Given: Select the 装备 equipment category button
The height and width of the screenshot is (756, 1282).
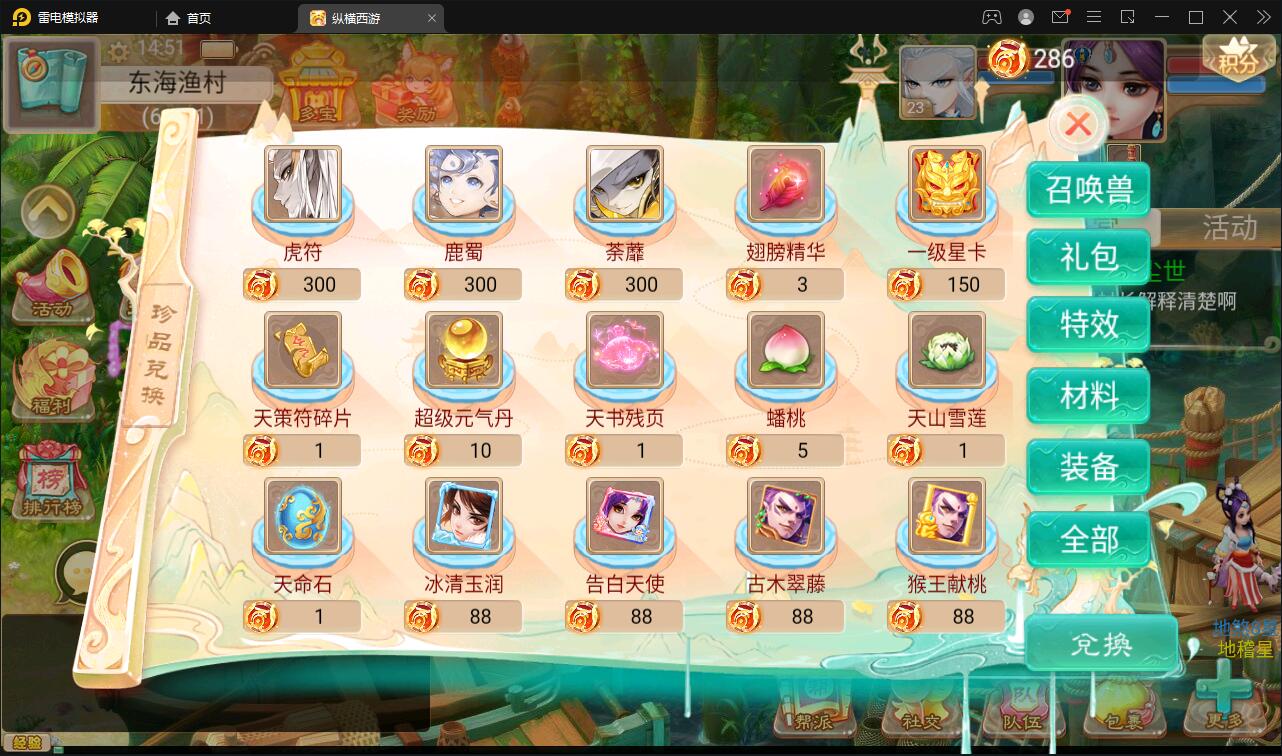Looking at the screenshot, I should click(x=1088, y=467).
